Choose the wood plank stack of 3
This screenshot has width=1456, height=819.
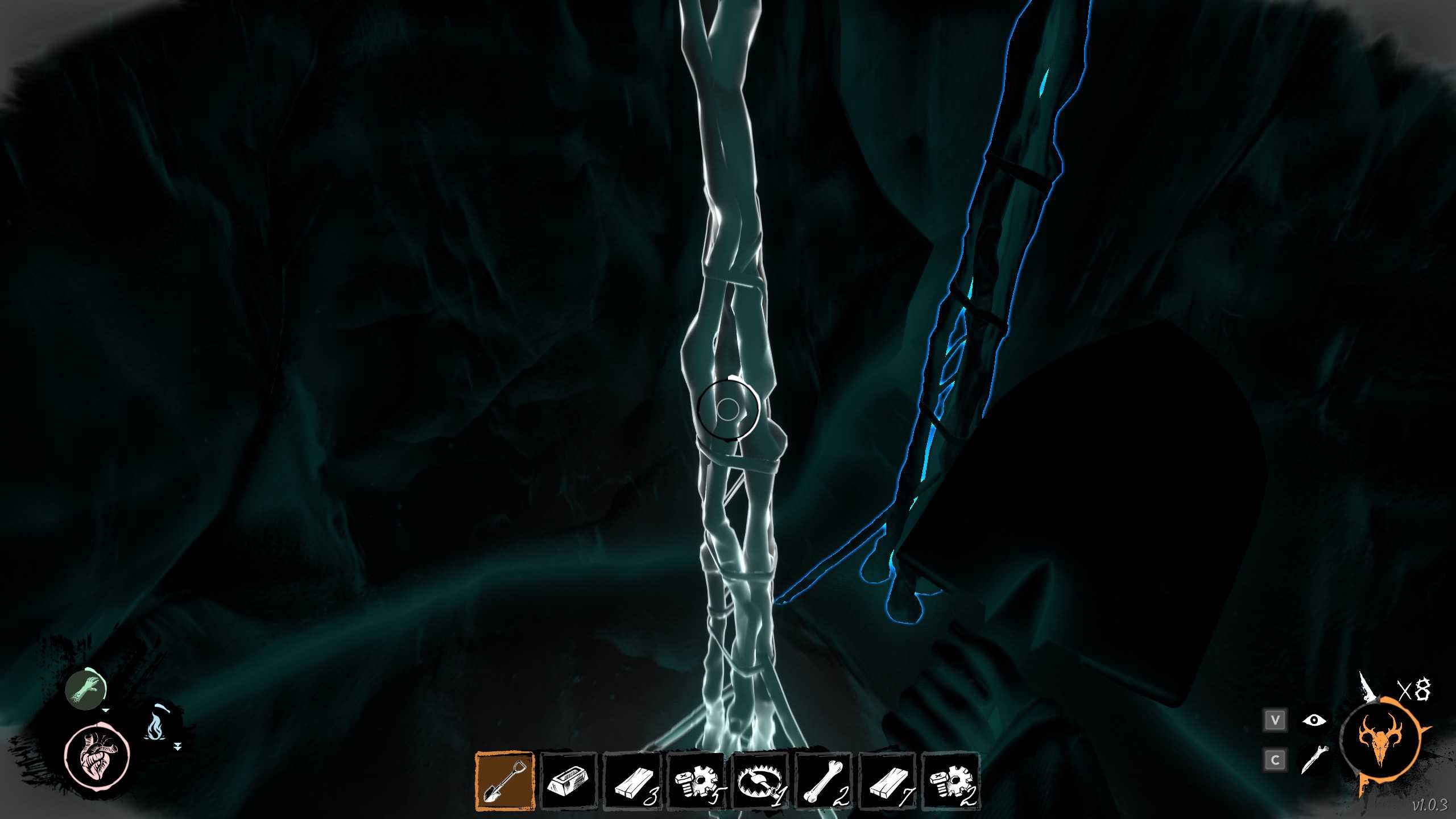click(x=632, y=781)
